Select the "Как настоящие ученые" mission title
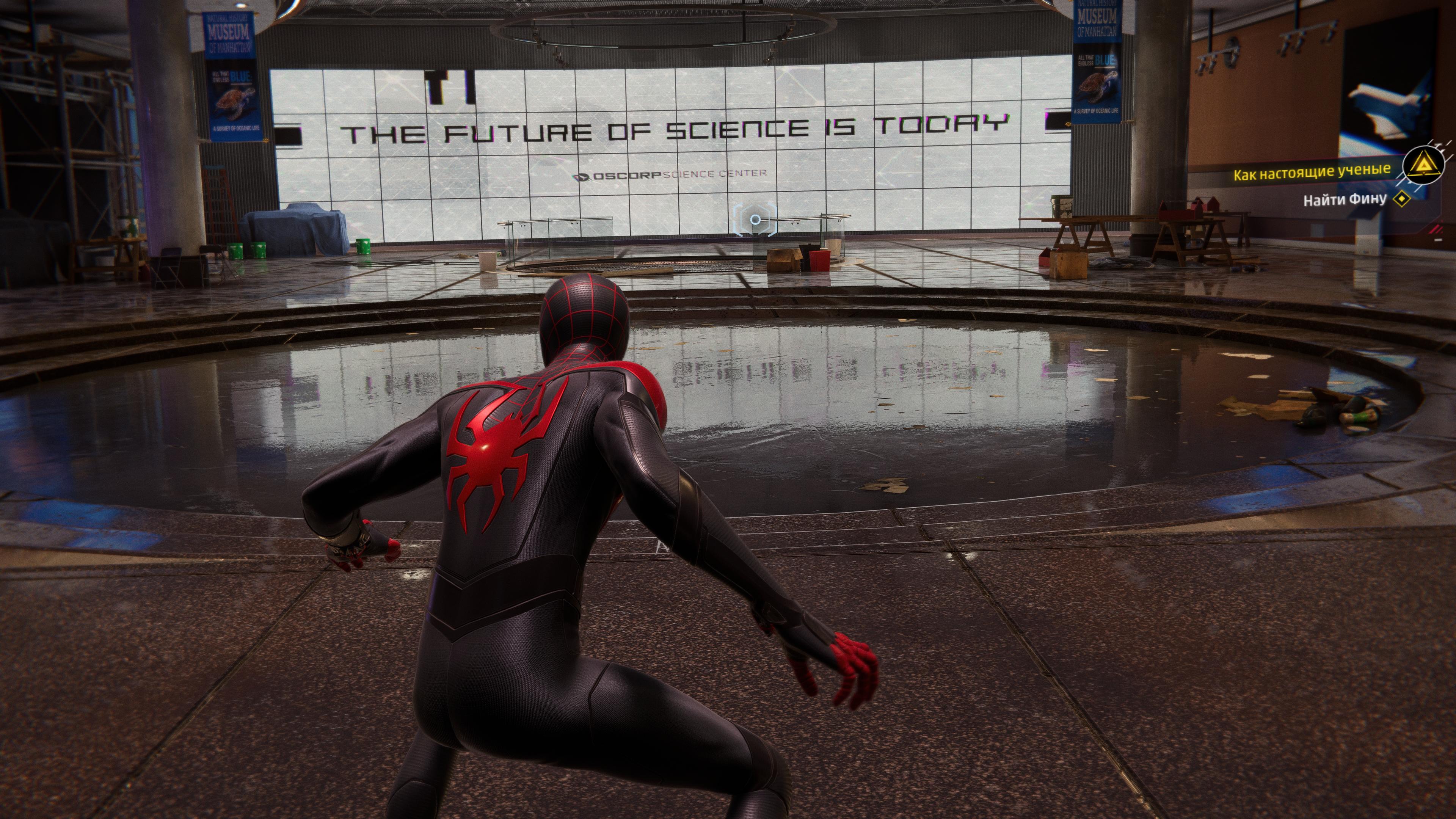Viewport: 1456px width, 819px height. (1311, 172)
